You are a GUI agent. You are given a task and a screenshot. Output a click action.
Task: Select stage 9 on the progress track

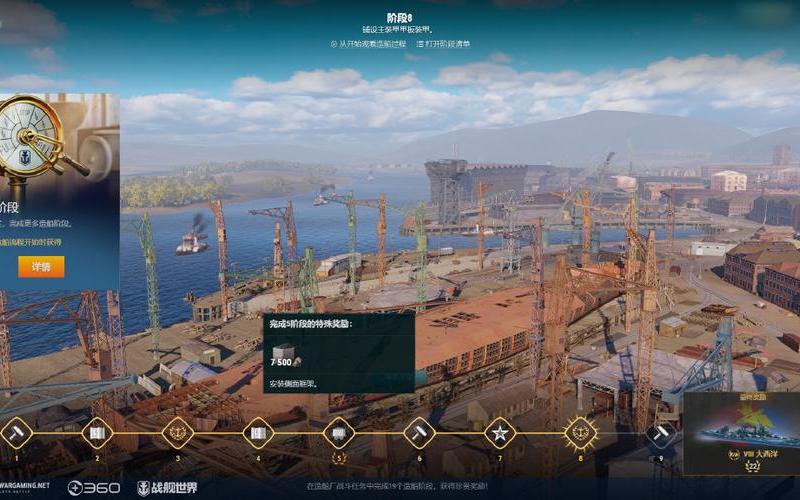point(660,433)
